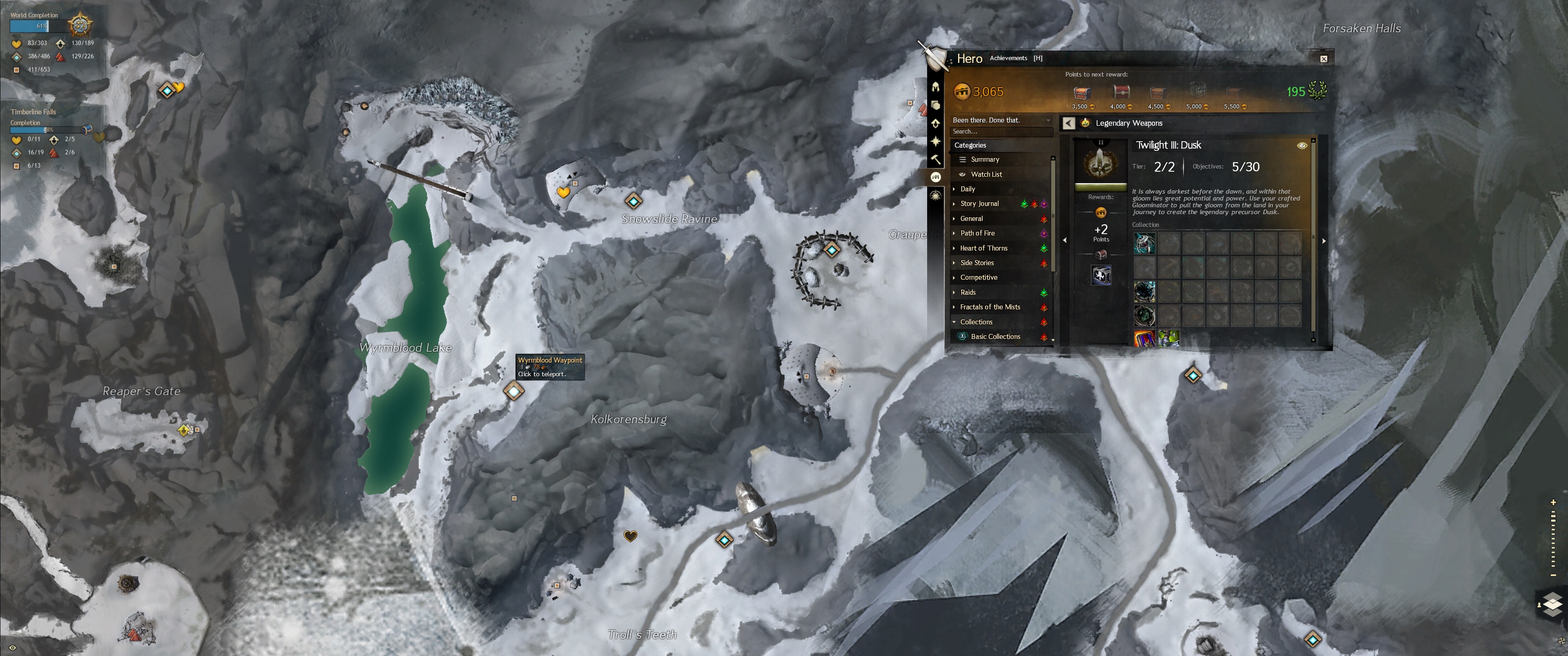The width and height of the screenshot is (1568, 656).
Task: Open the Summary category
Action: tap(984, 159)
